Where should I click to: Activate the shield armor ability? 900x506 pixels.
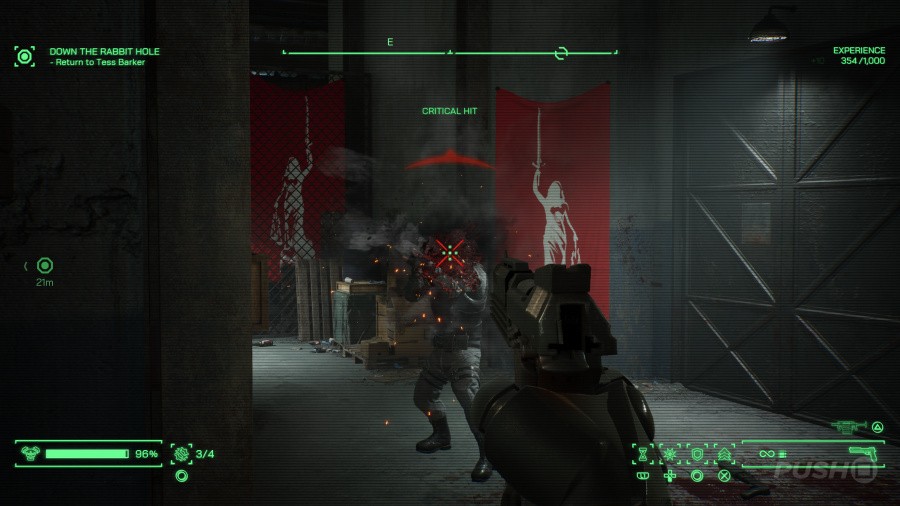(697, 454)
